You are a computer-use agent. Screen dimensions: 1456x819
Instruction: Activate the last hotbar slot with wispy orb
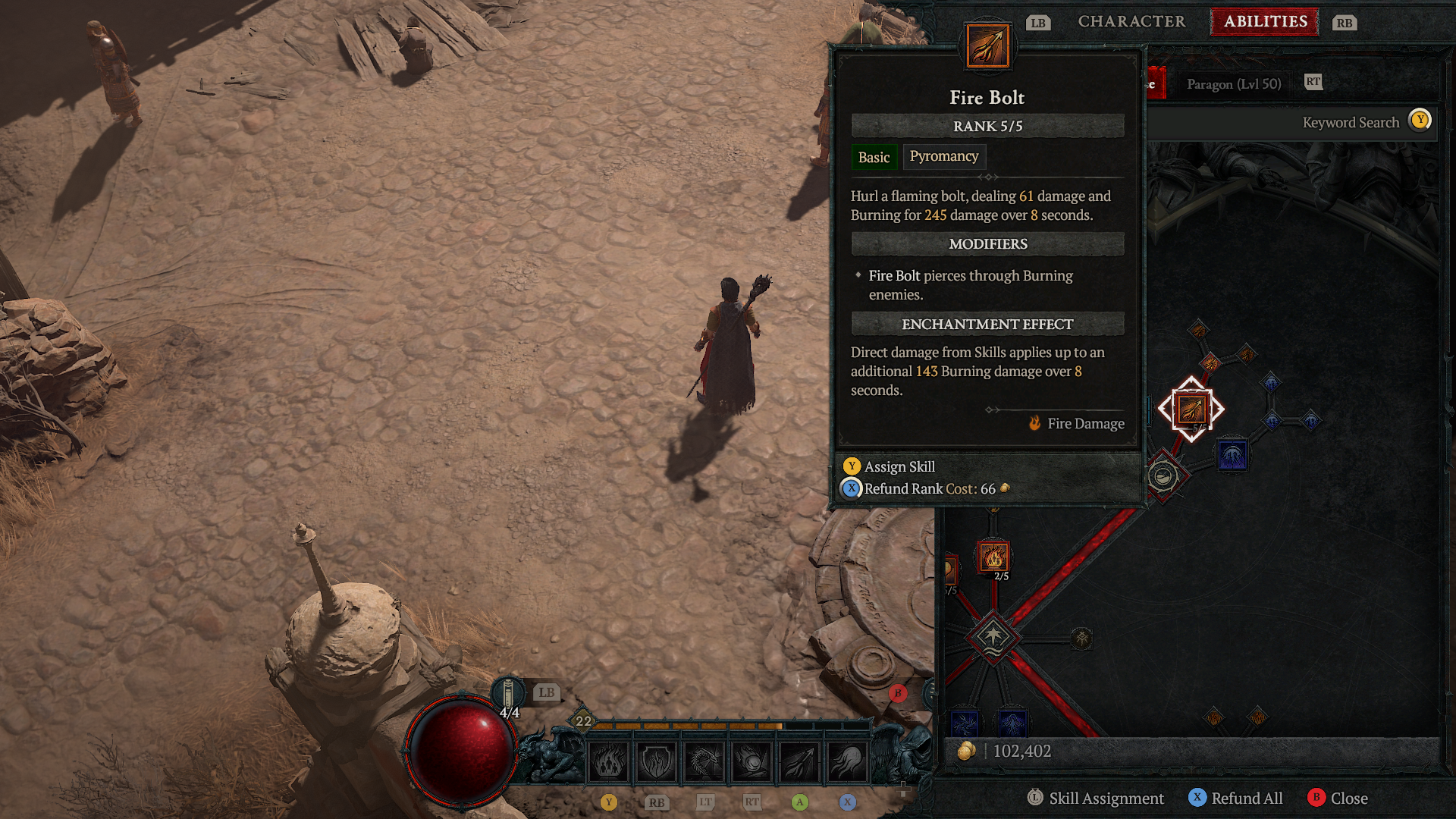[x=848, y=761]
